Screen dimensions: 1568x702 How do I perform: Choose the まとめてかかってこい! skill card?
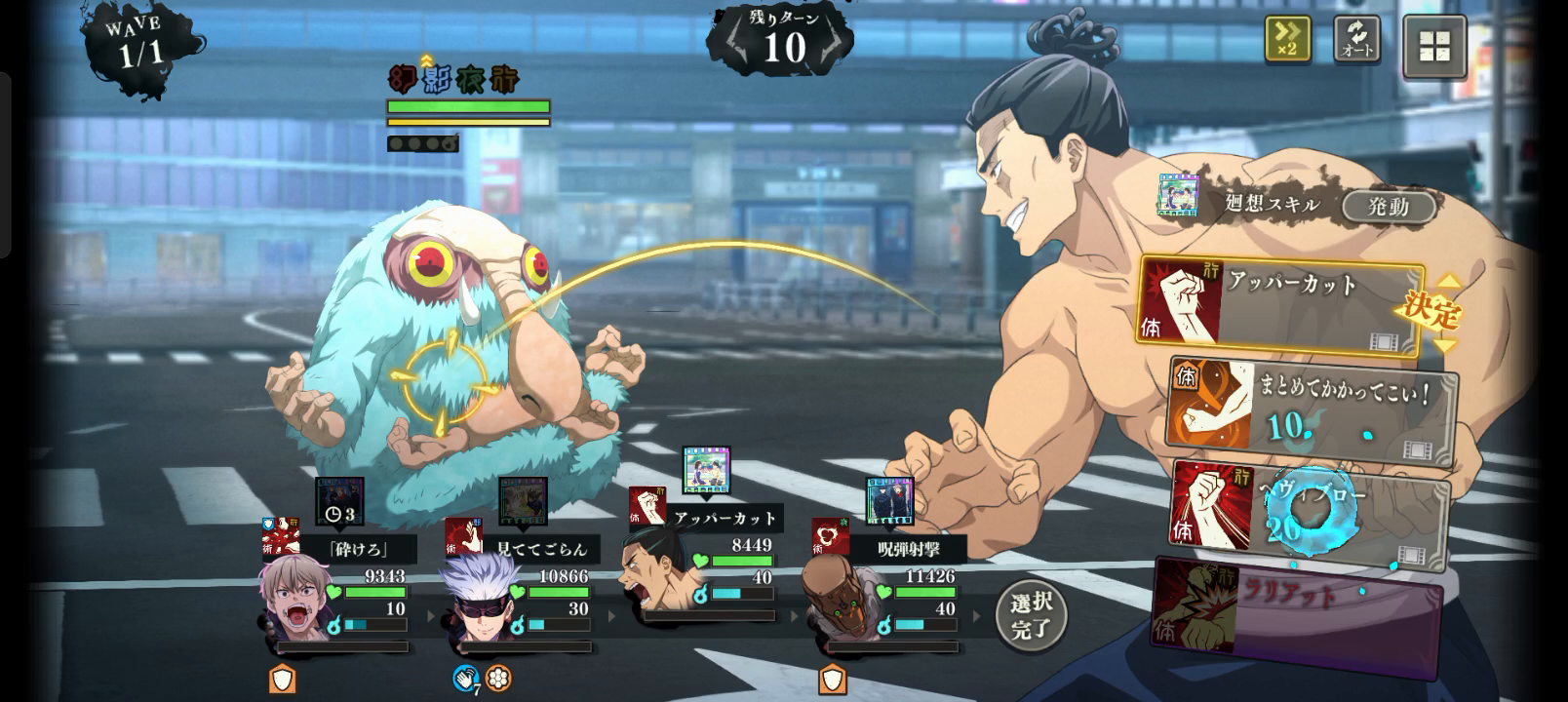click(x=1312, y=409)
